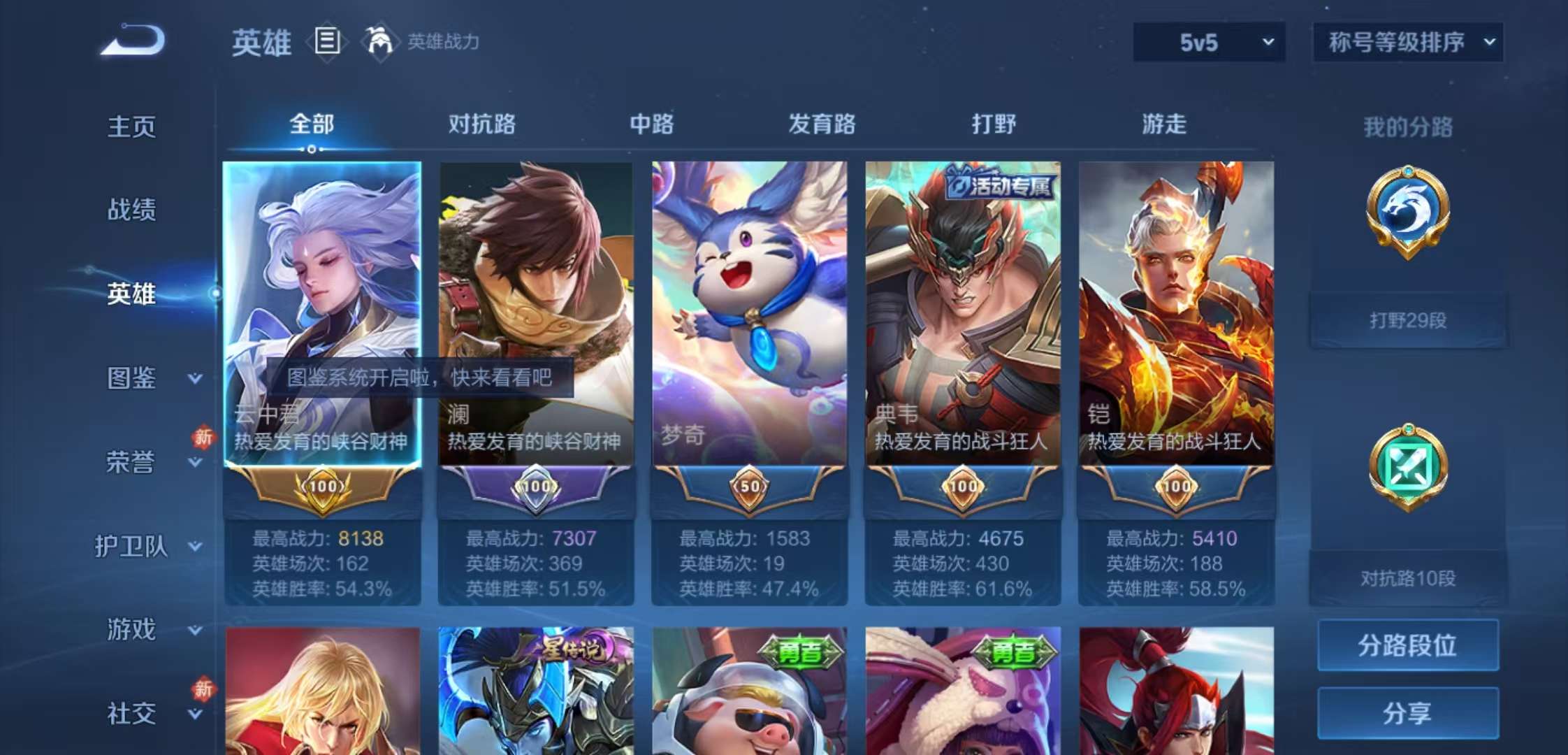Switch to the 打野 tab

[x=995, y=124]
